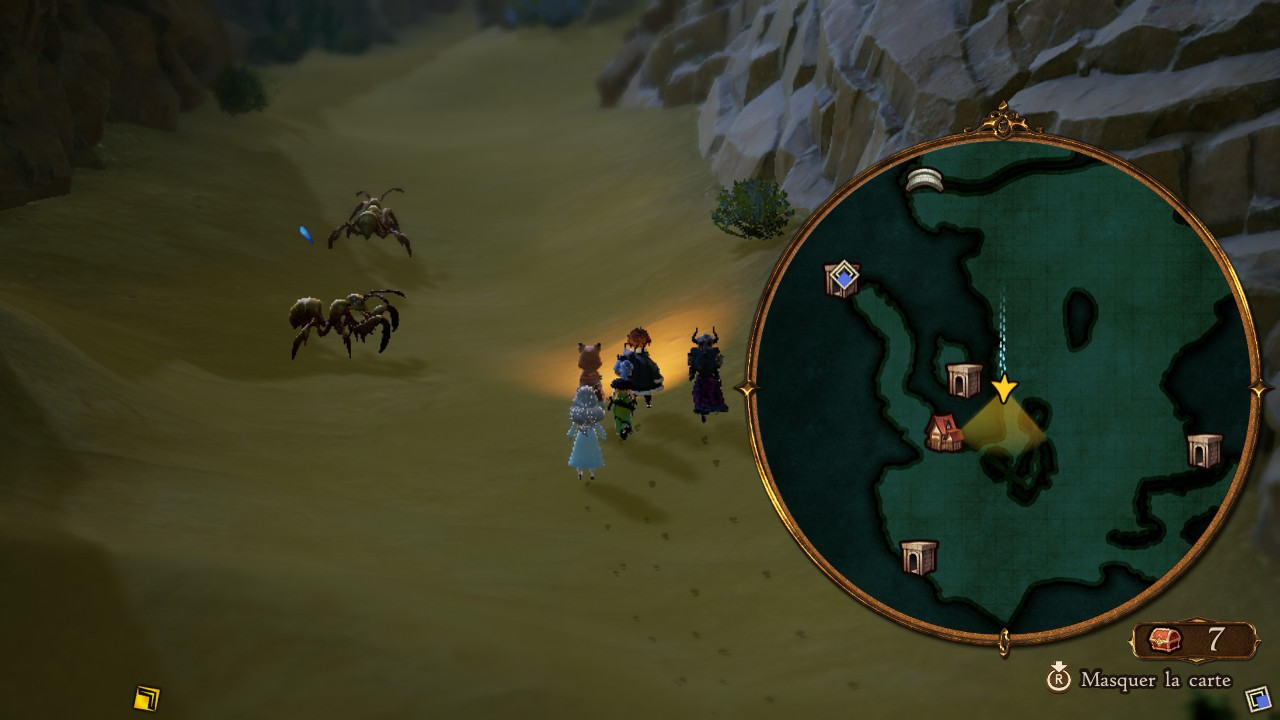
Task: Select the red-roofed house map marker
Action: [943, 432]
